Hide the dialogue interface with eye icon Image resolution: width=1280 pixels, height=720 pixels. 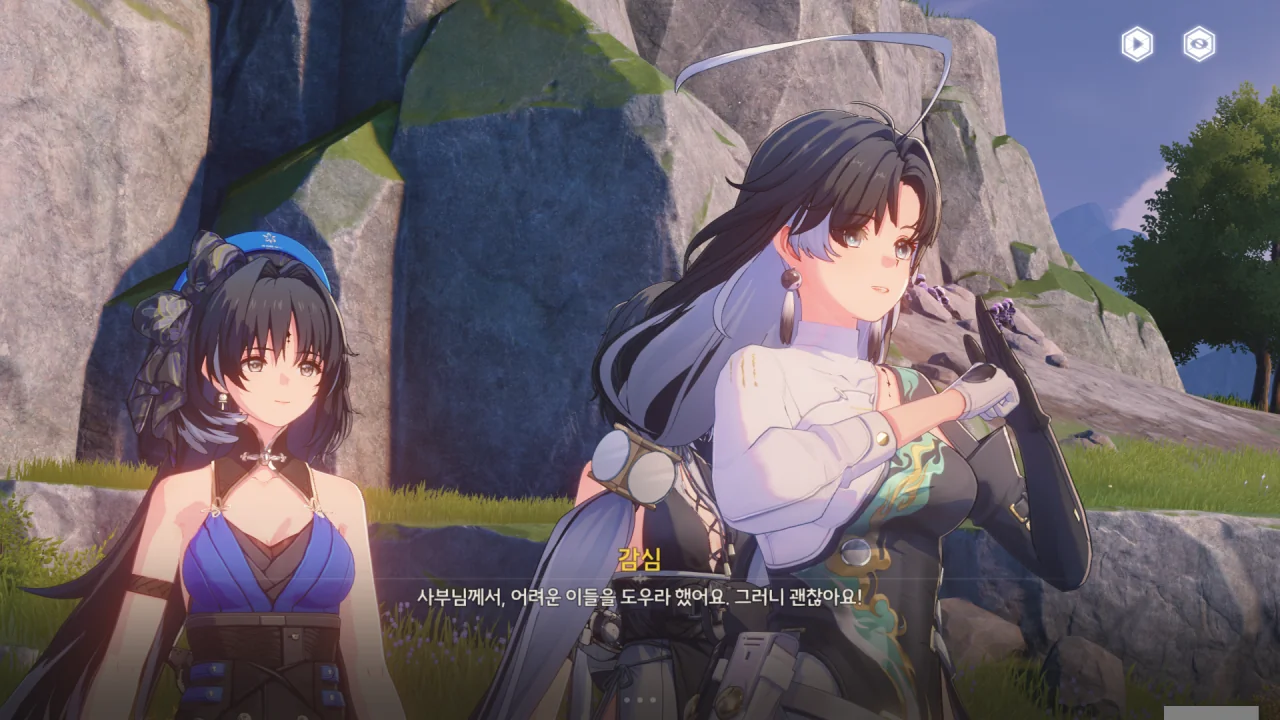pos(1199,44)
